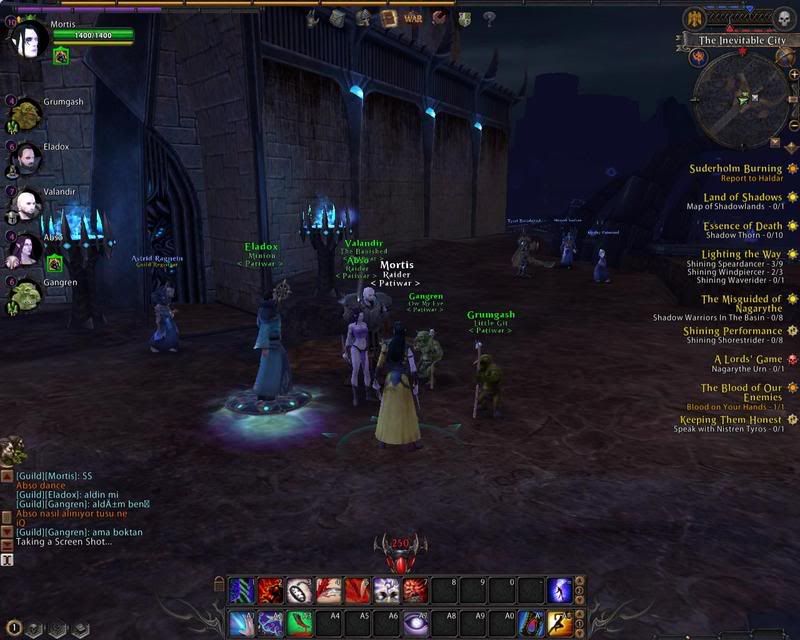Target party member Grumgash's portrait

tap(24, 114)
